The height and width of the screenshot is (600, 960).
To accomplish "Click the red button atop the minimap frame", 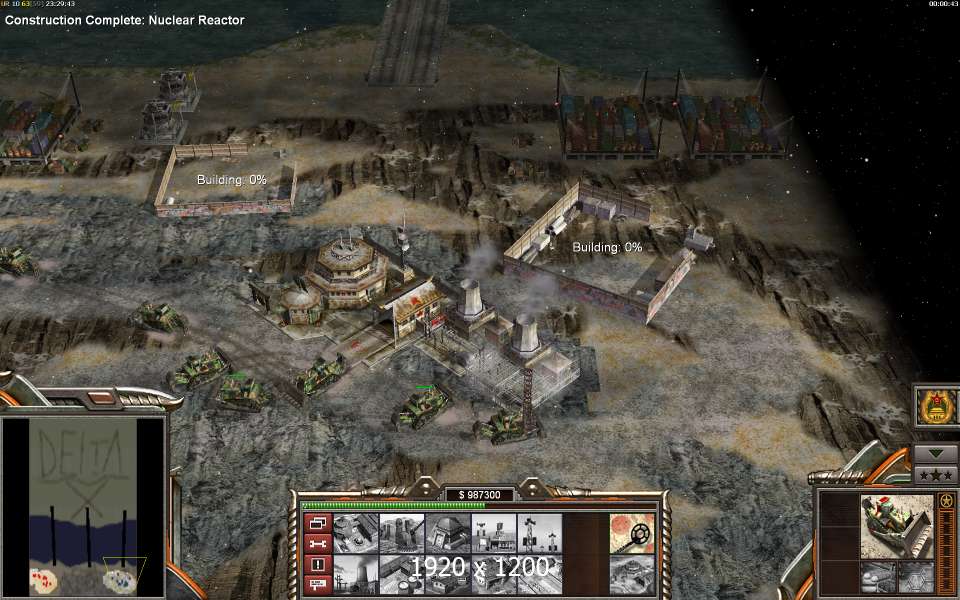I will pos(102,398).
